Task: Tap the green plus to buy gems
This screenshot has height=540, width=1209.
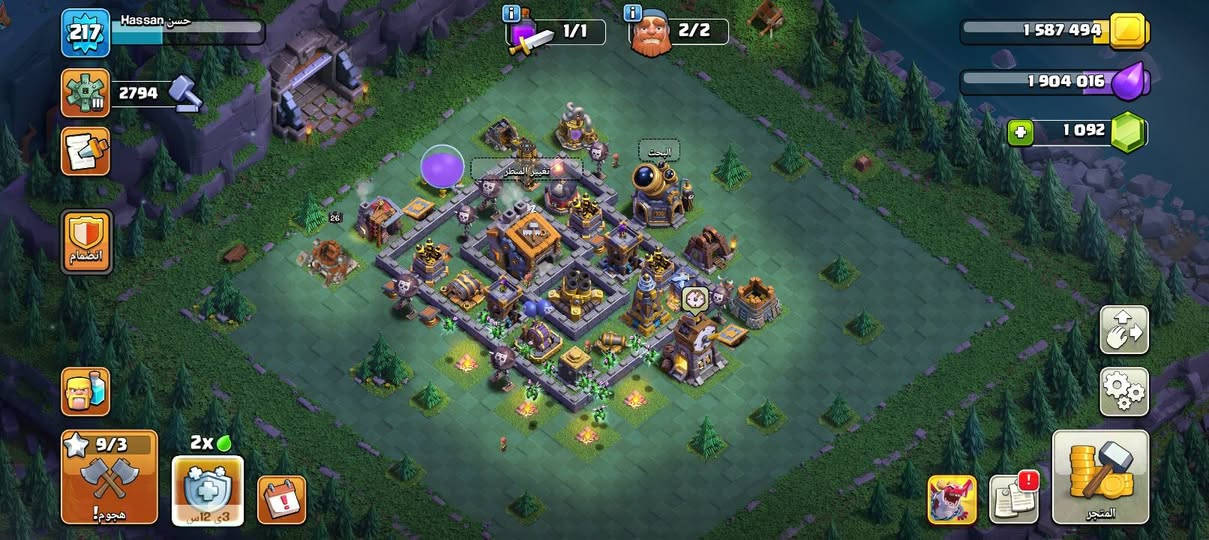Action: click(x=1019, y=131)
